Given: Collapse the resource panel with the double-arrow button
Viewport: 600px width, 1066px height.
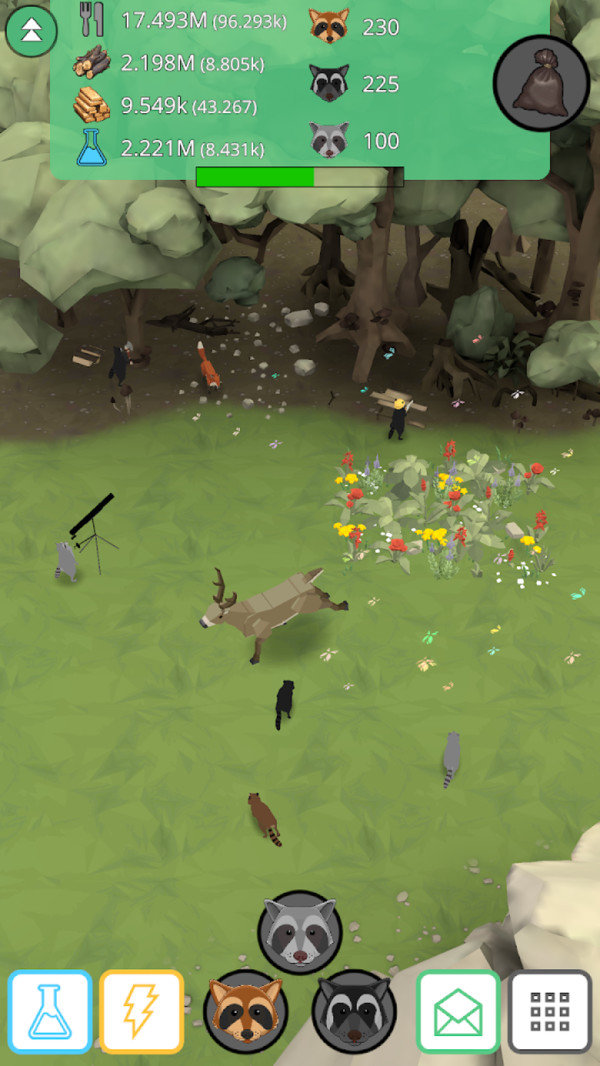Looking at the screenshot, I should coord(31,32).
